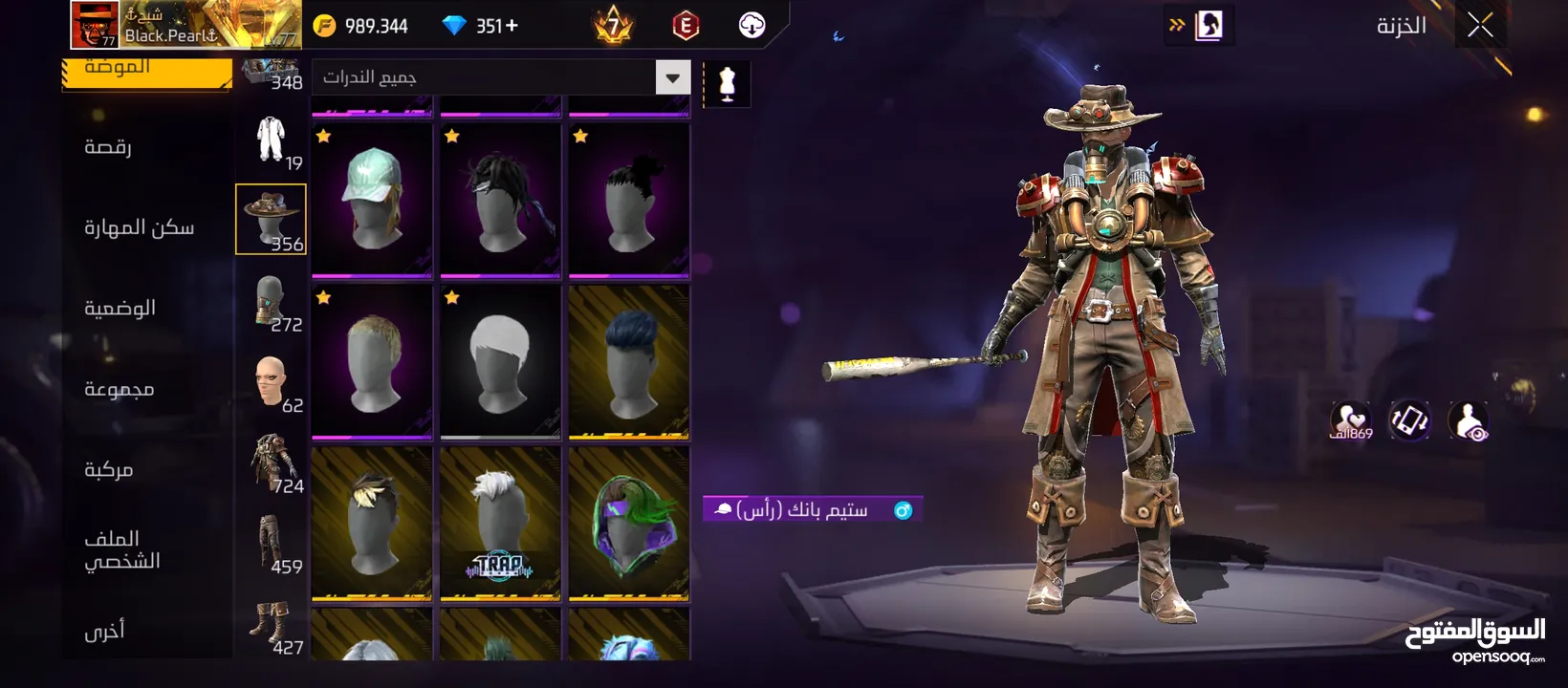Select the رقصة (emote) menu entry
Screen dimensions: 1568x688
pos(108,147)
